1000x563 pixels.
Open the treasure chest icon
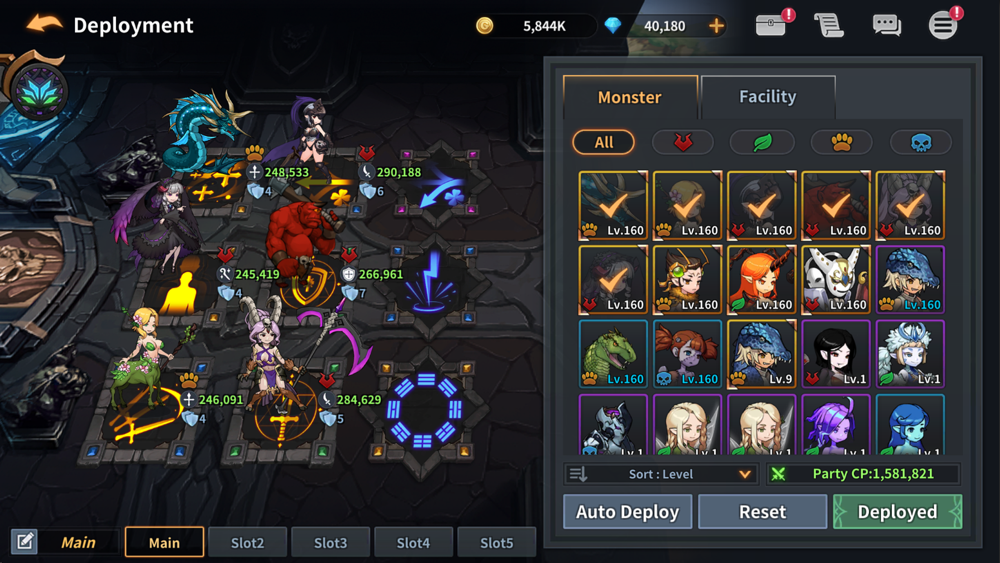771,25
